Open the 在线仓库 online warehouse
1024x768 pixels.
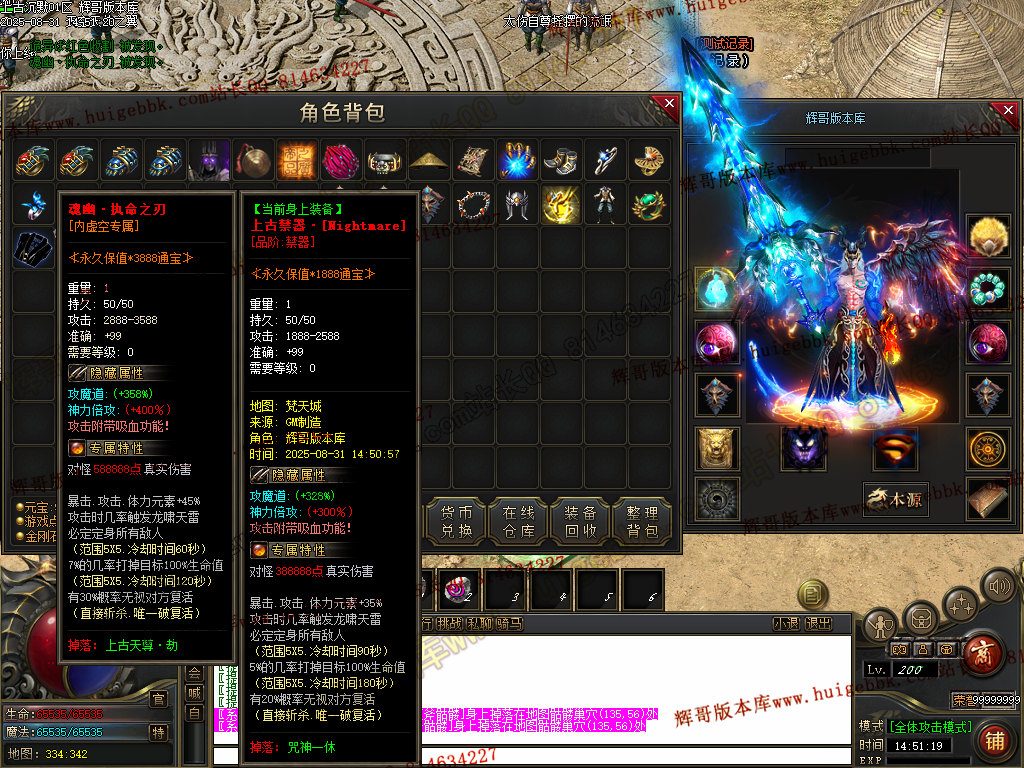(x=518, y=521)
